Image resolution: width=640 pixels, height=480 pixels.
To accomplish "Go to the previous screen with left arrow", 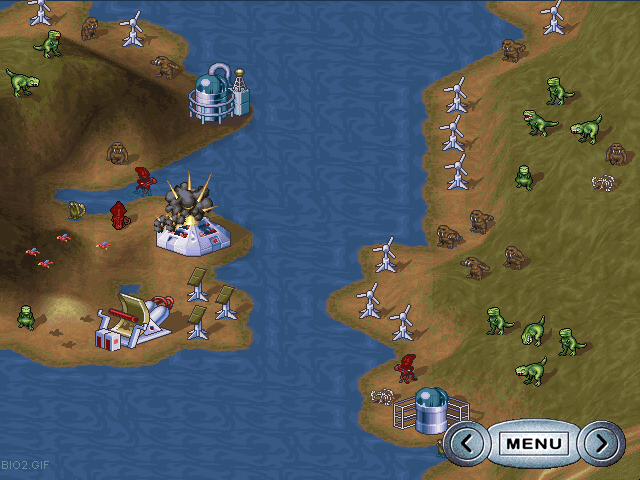I will pos(468,442).
